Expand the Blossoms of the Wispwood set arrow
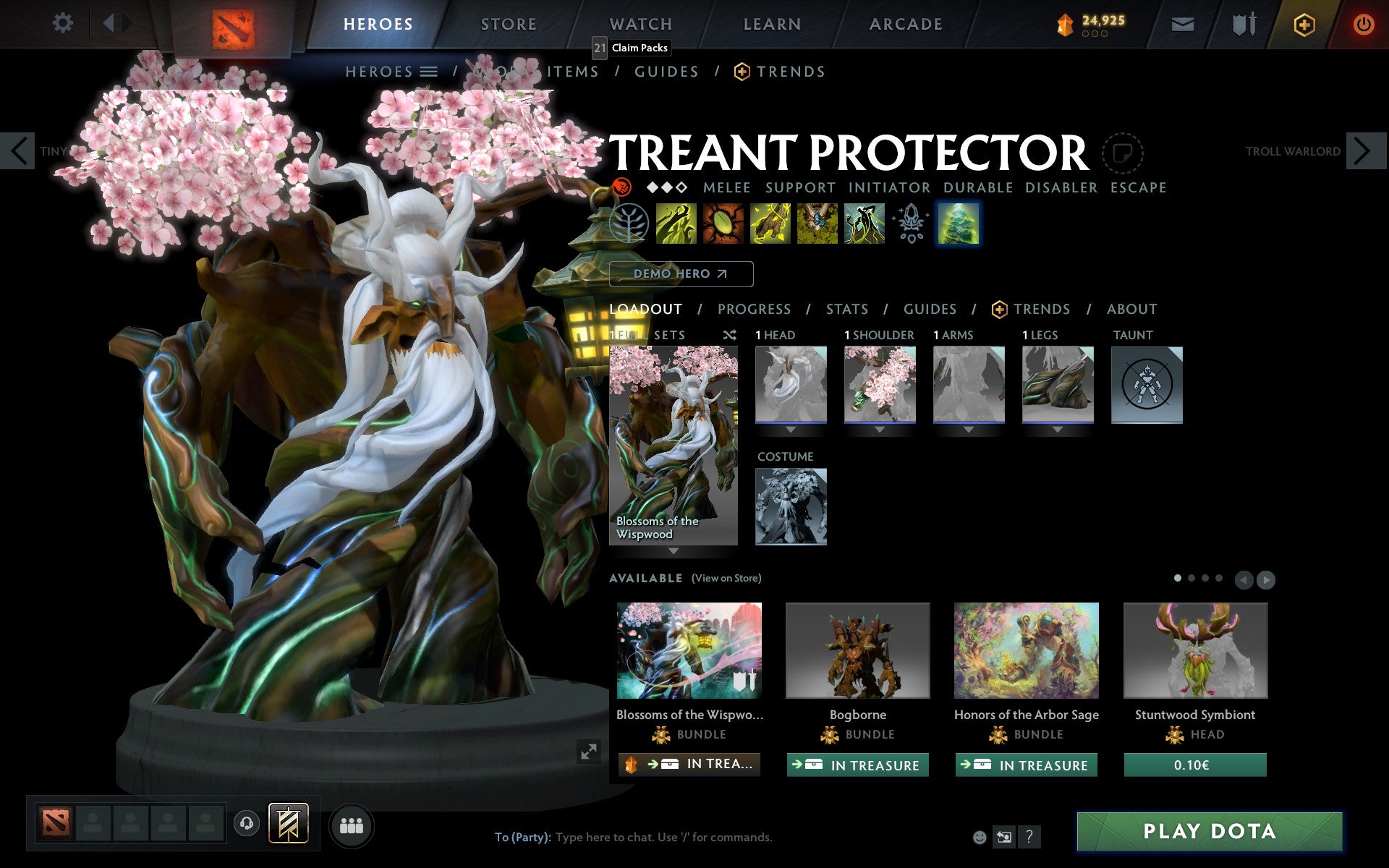Image resolution: width=1389 pixels, height=868 pixels. [674, 551]
